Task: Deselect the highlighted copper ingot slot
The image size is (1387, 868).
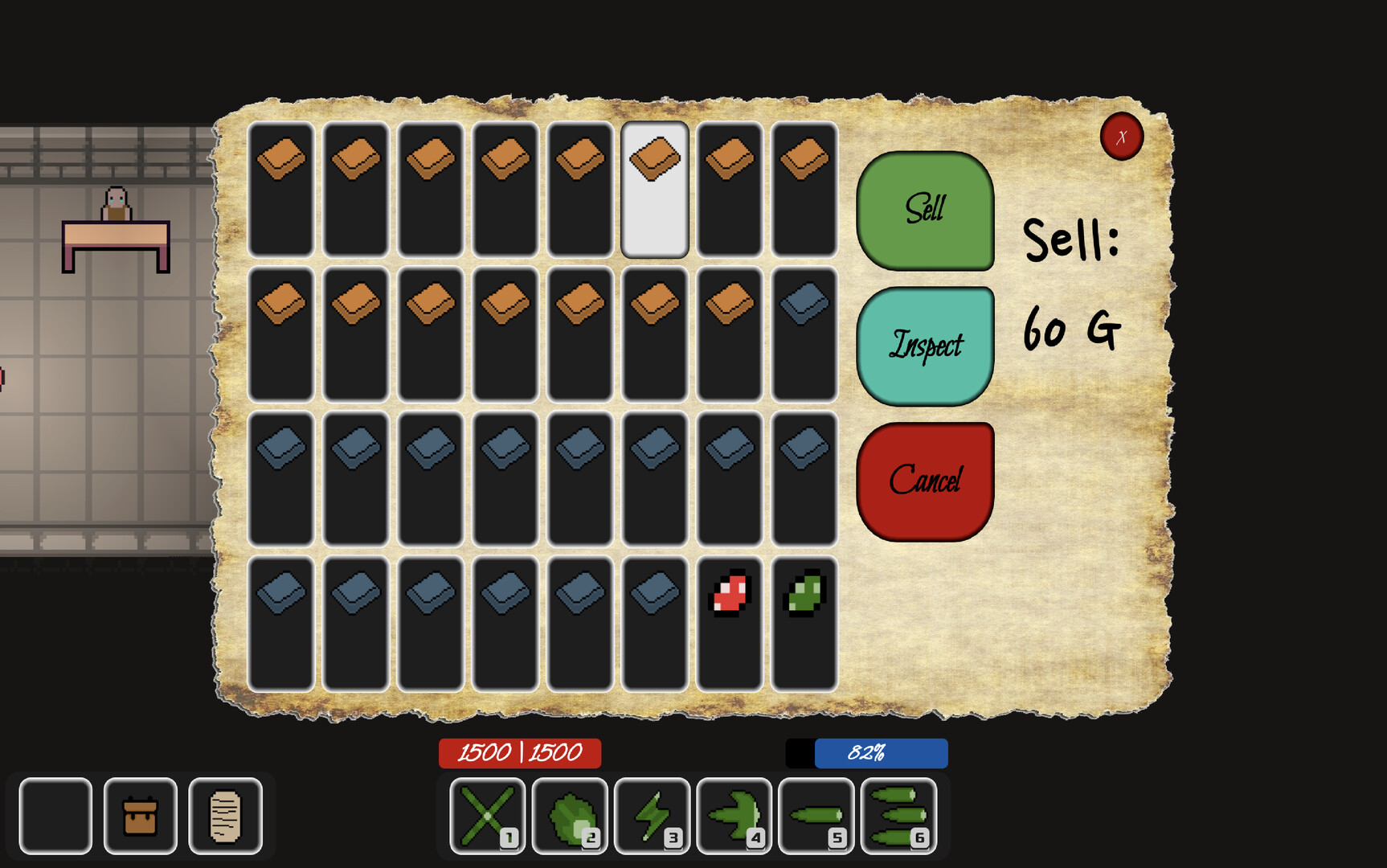Action: 654,190
